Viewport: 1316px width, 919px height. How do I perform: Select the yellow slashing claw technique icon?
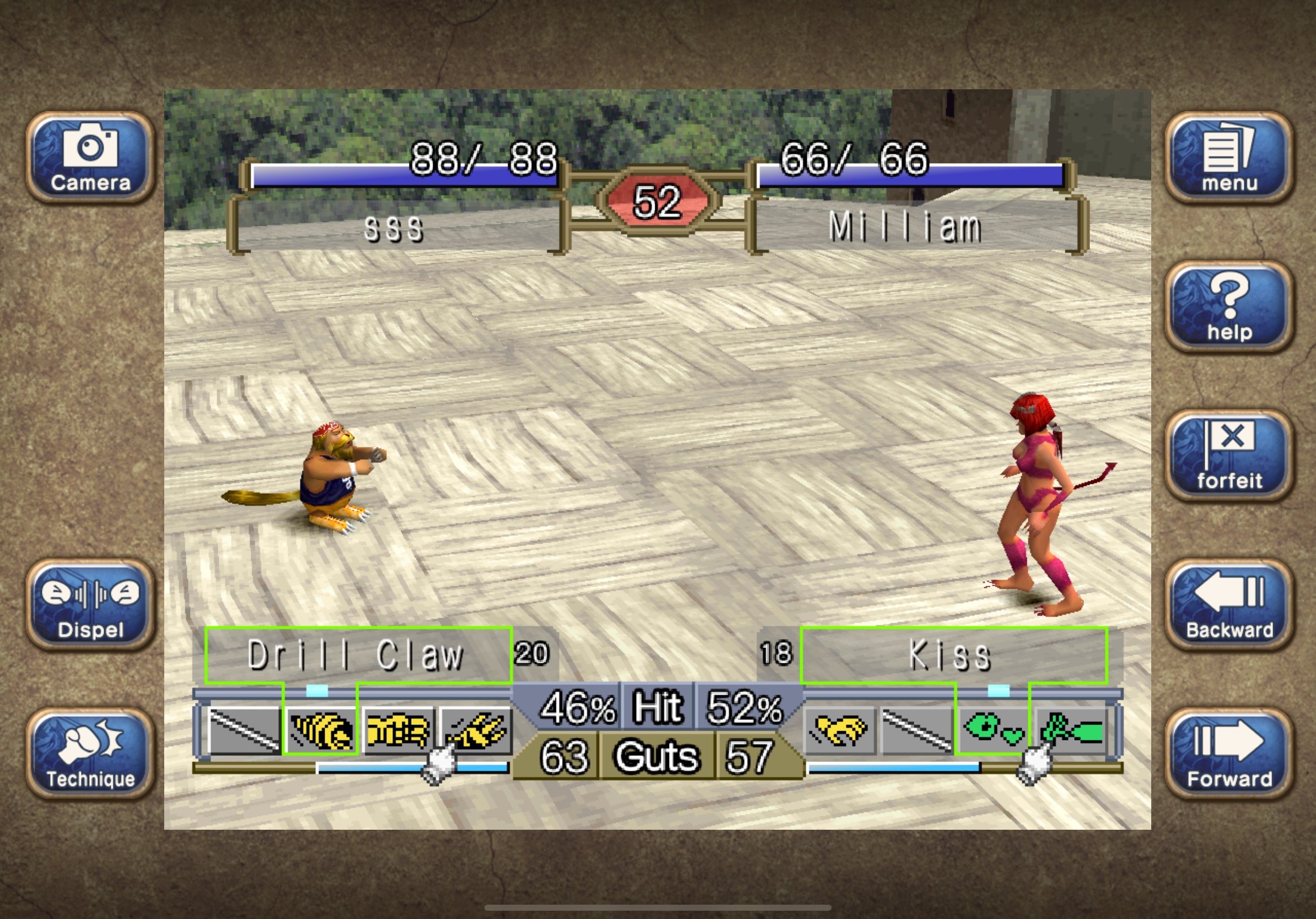click(476, 730)
